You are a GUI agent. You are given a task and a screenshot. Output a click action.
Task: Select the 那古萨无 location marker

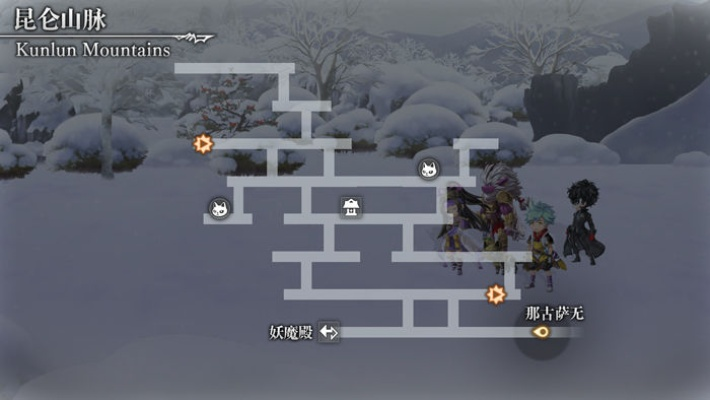[x=541, y=332]
